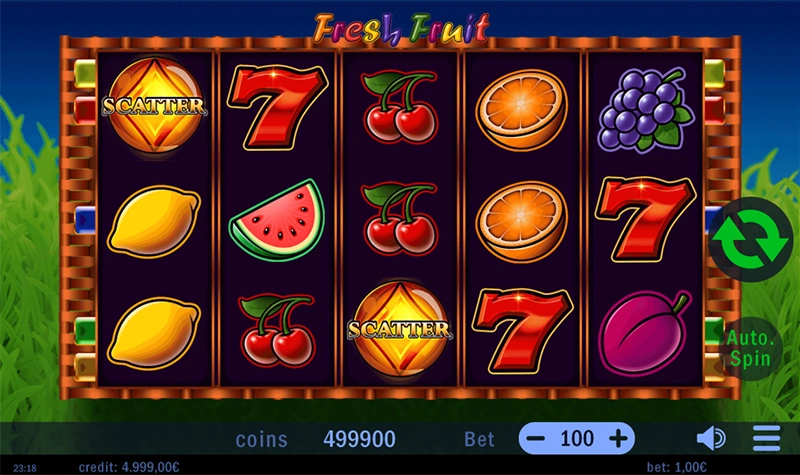This screenshot has height=475, width=800.
Task: Increase the bet with the plus button
Action: 619,438
